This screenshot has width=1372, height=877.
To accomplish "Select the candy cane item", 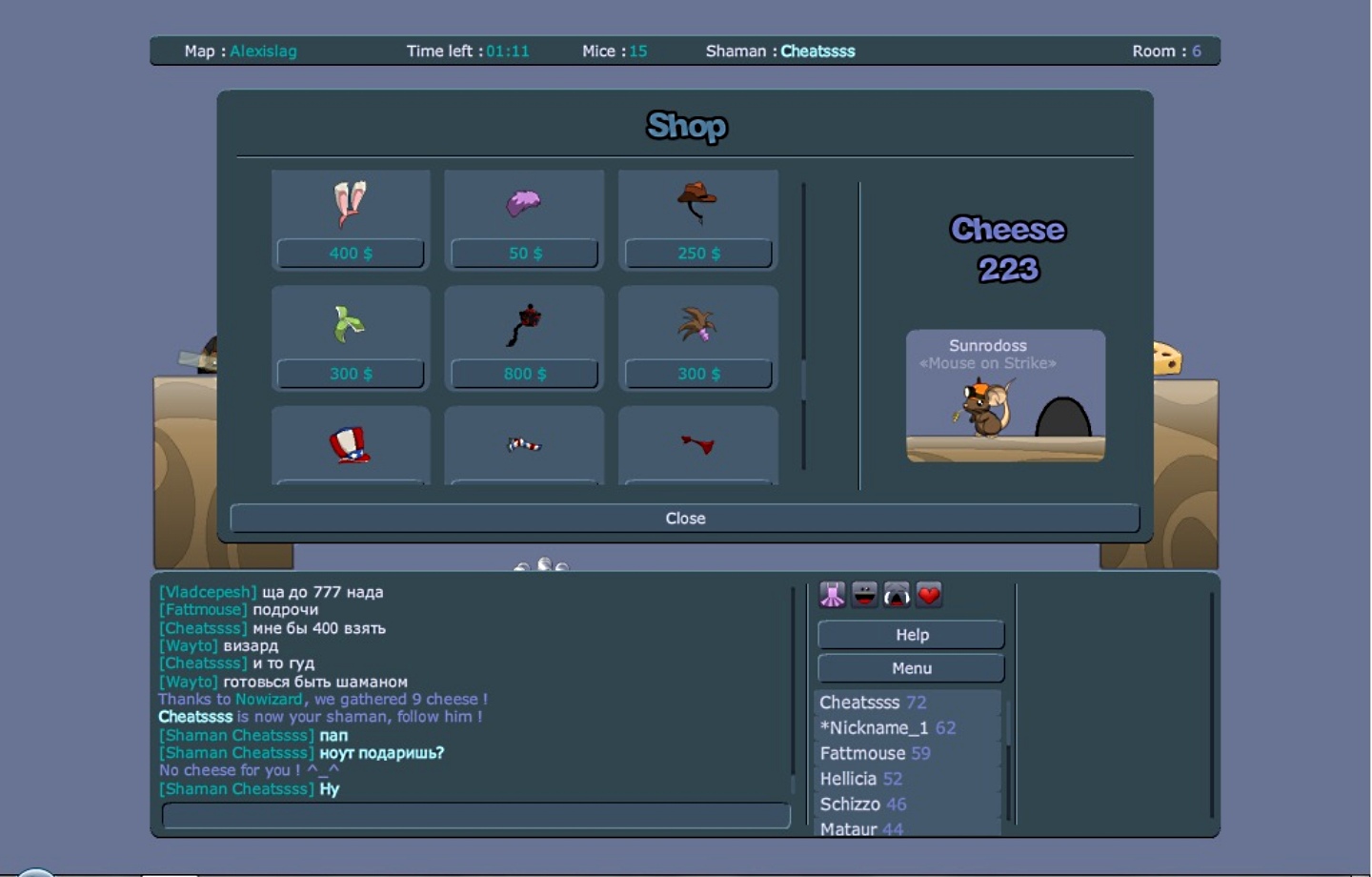I will pos(524,444).
